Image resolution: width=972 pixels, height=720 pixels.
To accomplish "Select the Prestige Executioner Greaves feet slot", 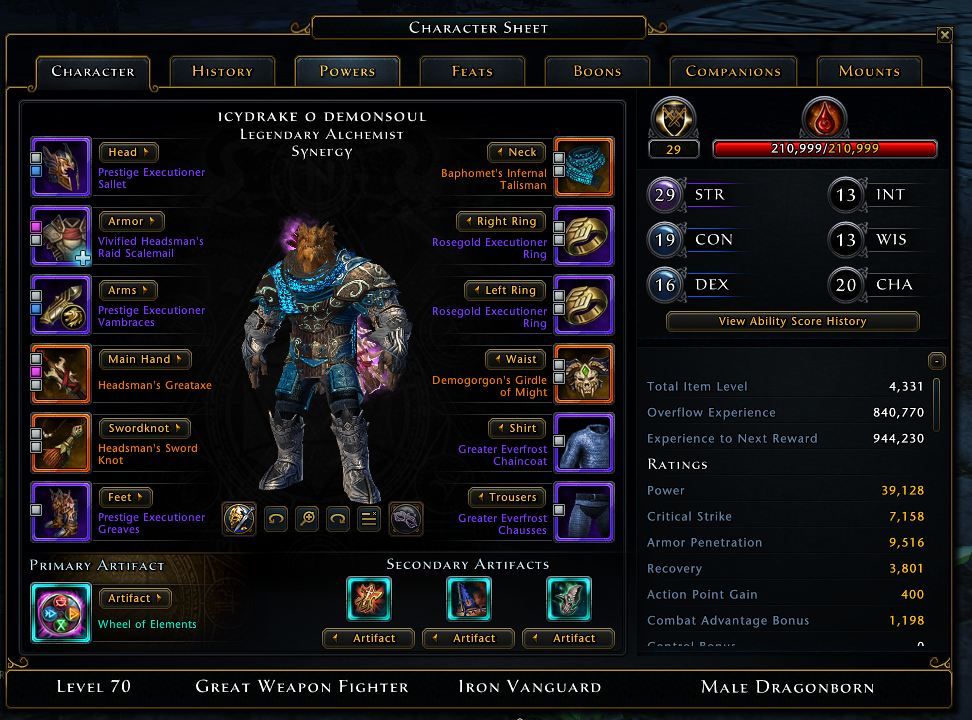I will tap(61, 512).
